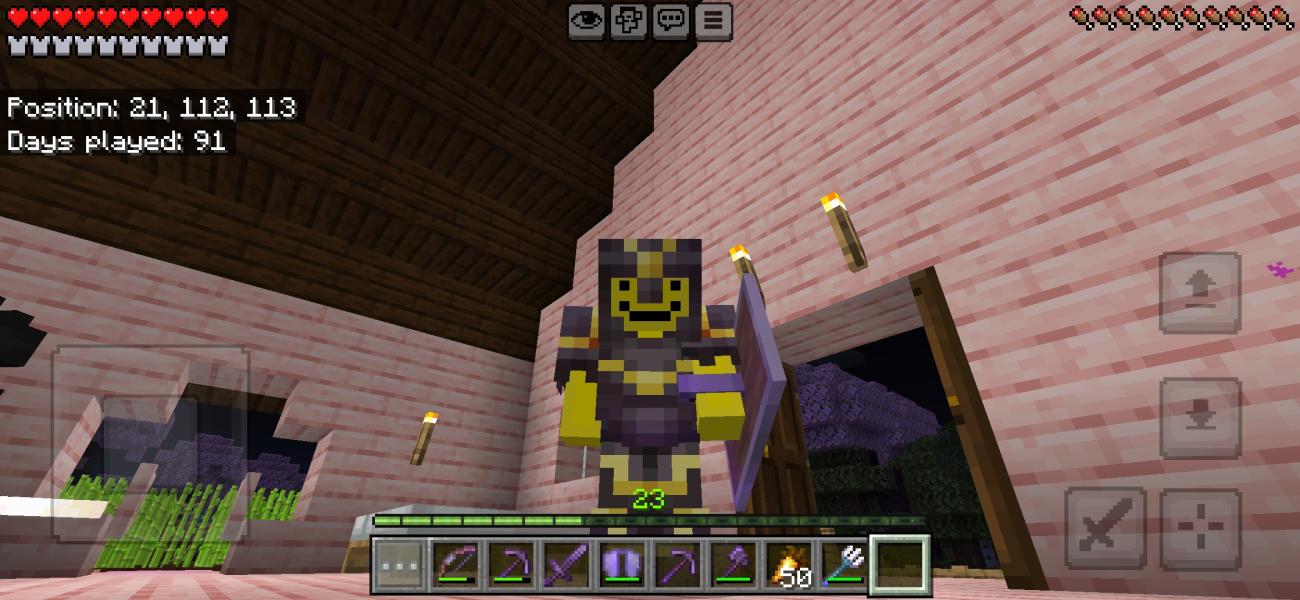This screenshot has width=1300, height=600.
Task: Select the stack of 50 torches
Action: coord(790,565)
